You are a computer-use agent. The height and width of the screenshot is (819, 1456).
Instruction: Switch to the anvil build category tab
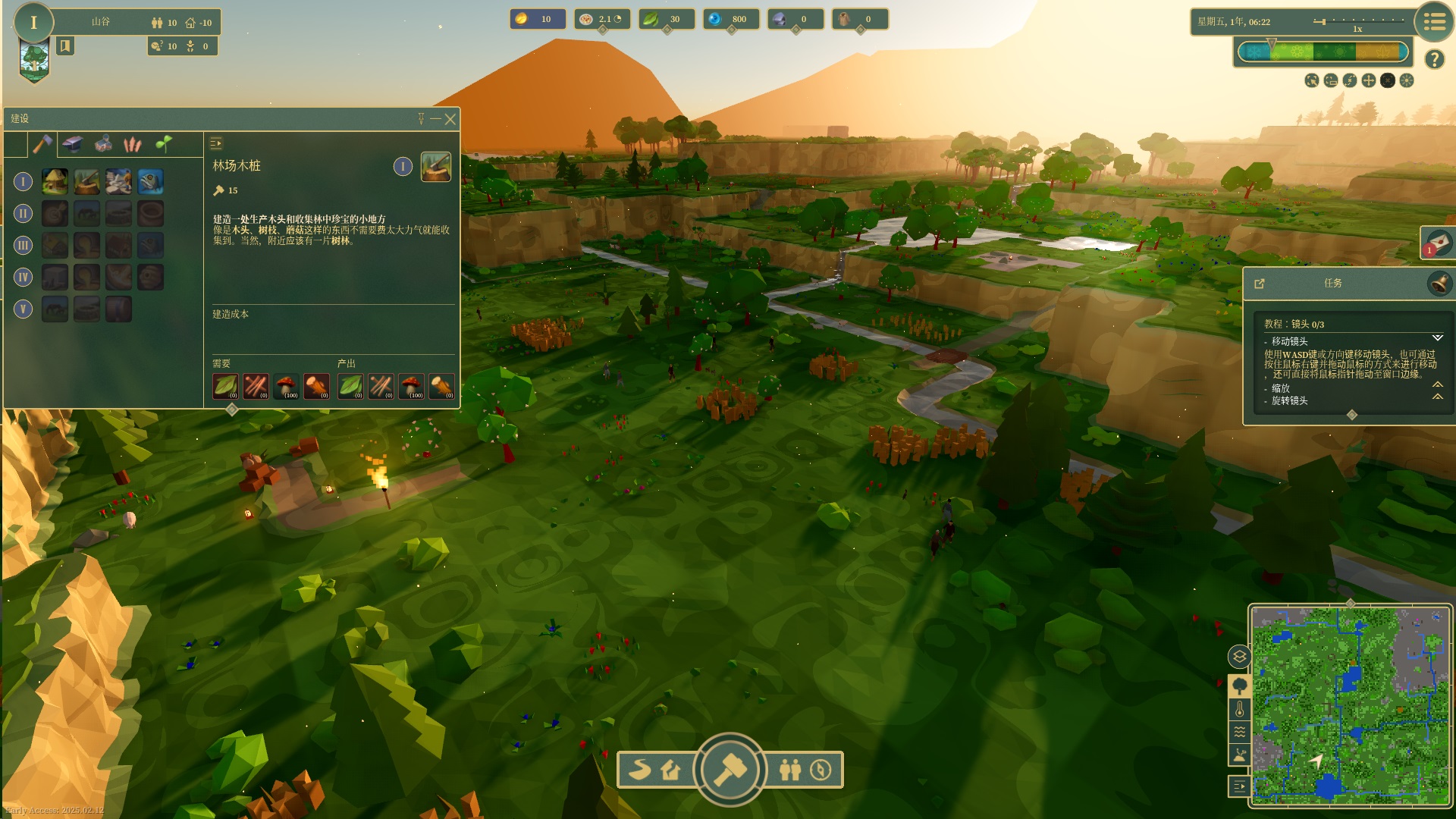[73, 144]
